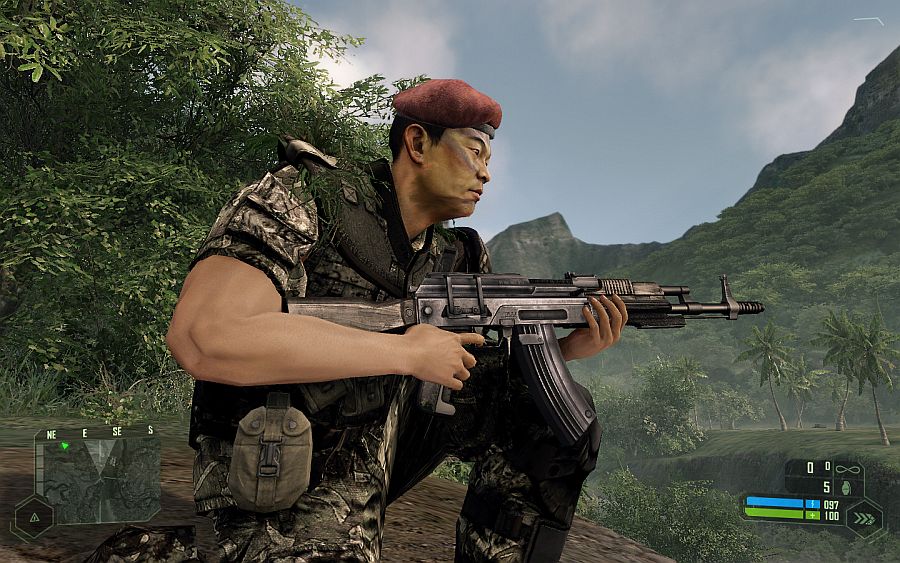Image resolution: width=900 pixels, height=563 pixels.
Task: Select the green player arrow on the minimap
Action: 65,446
